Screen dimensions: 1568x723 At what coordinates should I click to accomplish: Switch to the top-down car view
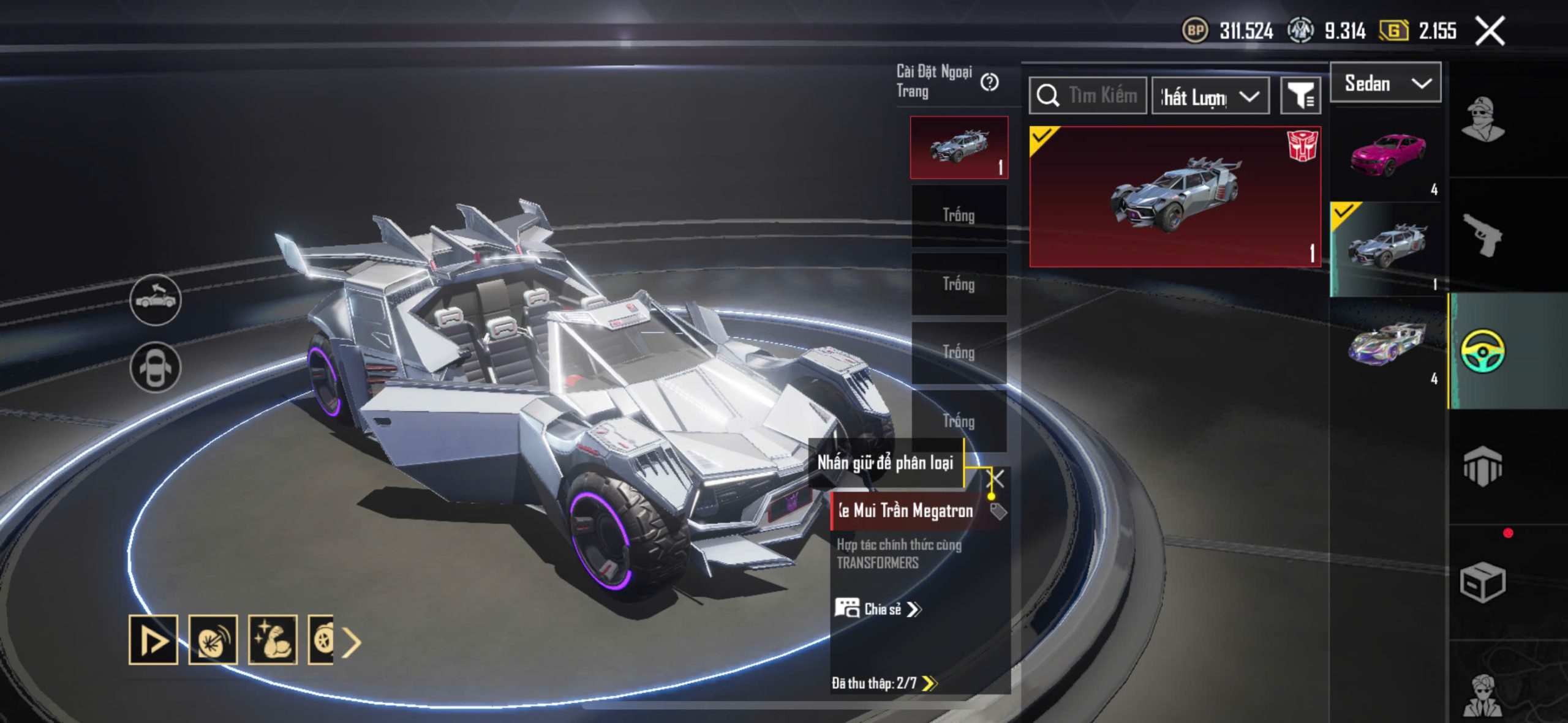click(156, 367)
